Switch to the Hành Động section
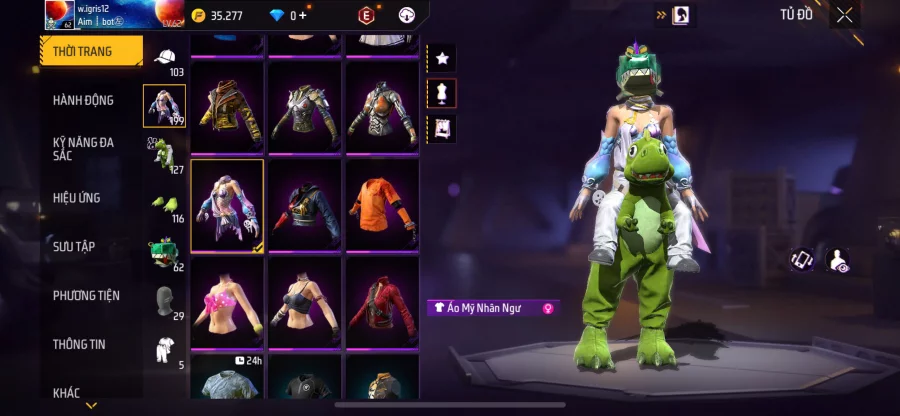 (84, 100)
